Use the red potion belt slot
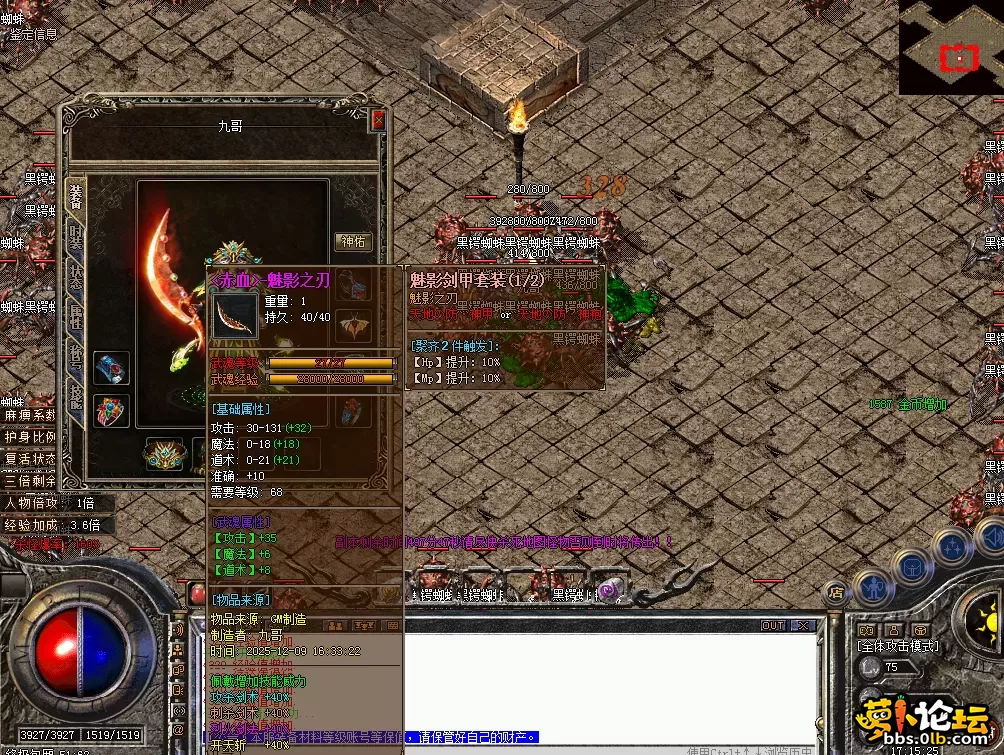The width and height of the screenshot is (1004, 755). [197, 594]
